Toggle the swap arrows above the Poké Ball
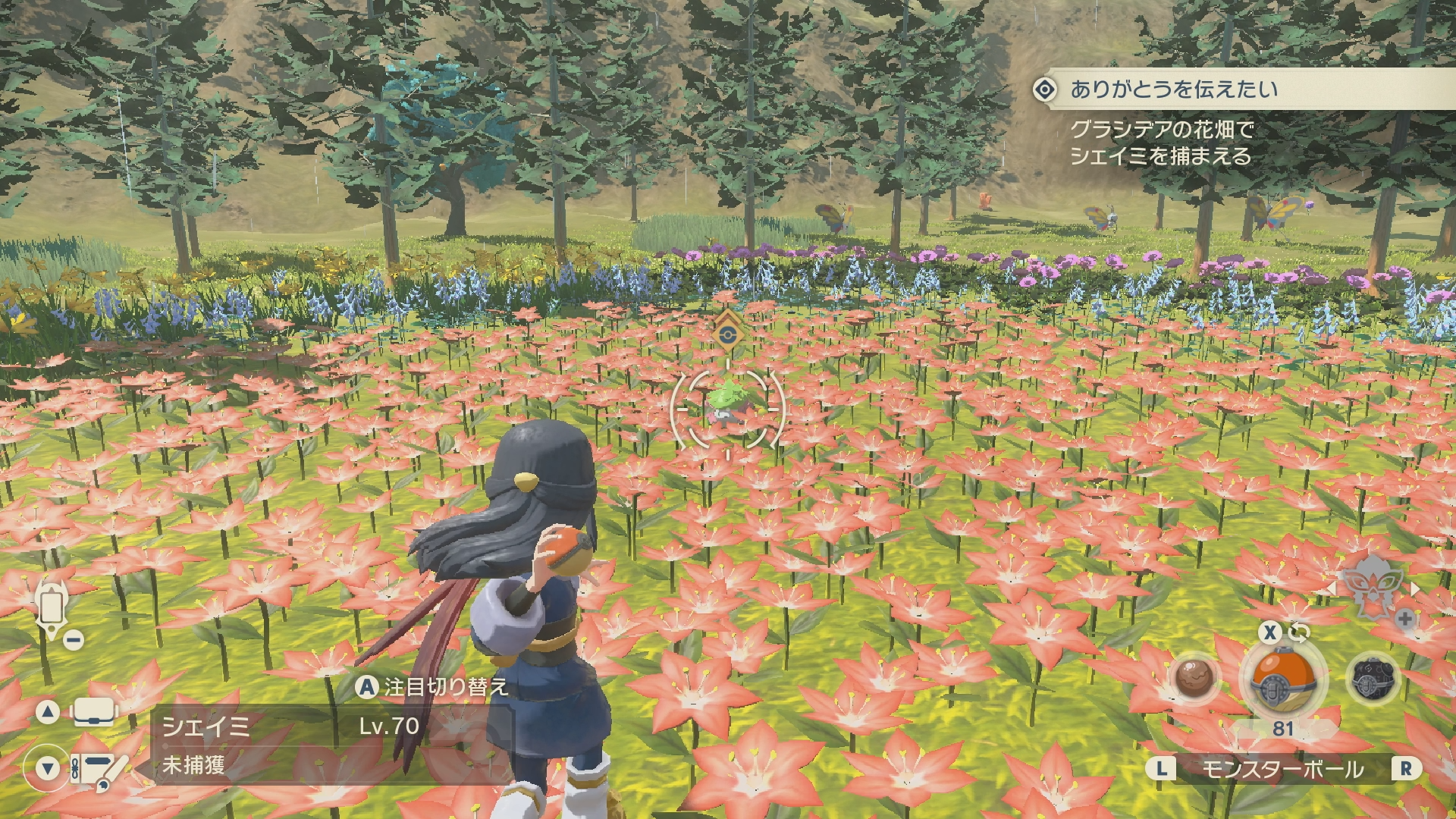Image resolution: width=1456 pixels, height=819 pixels. click(1299, 632)
